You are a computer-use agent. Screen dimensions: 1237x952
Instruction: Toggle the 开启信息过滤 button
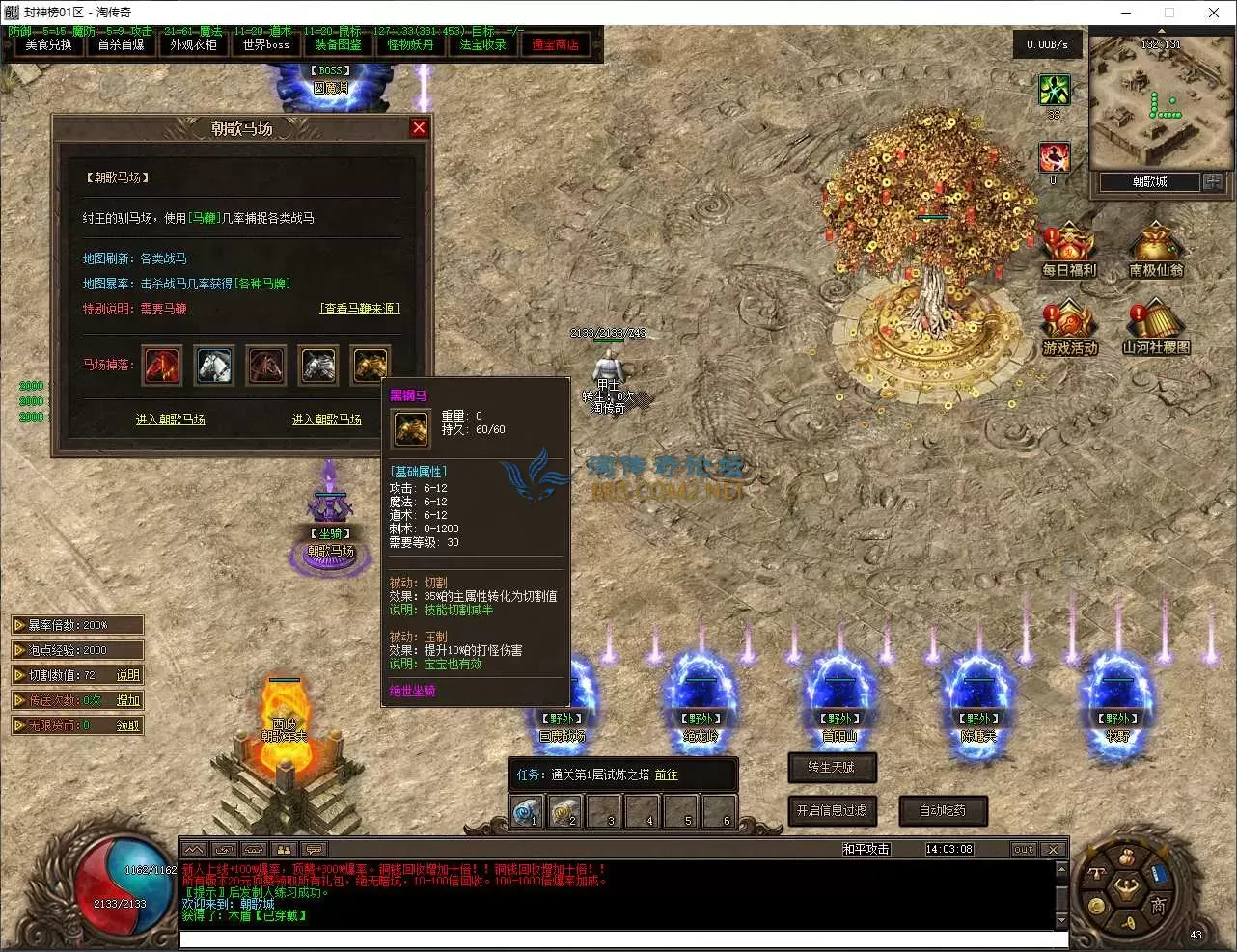coord(832,811)
